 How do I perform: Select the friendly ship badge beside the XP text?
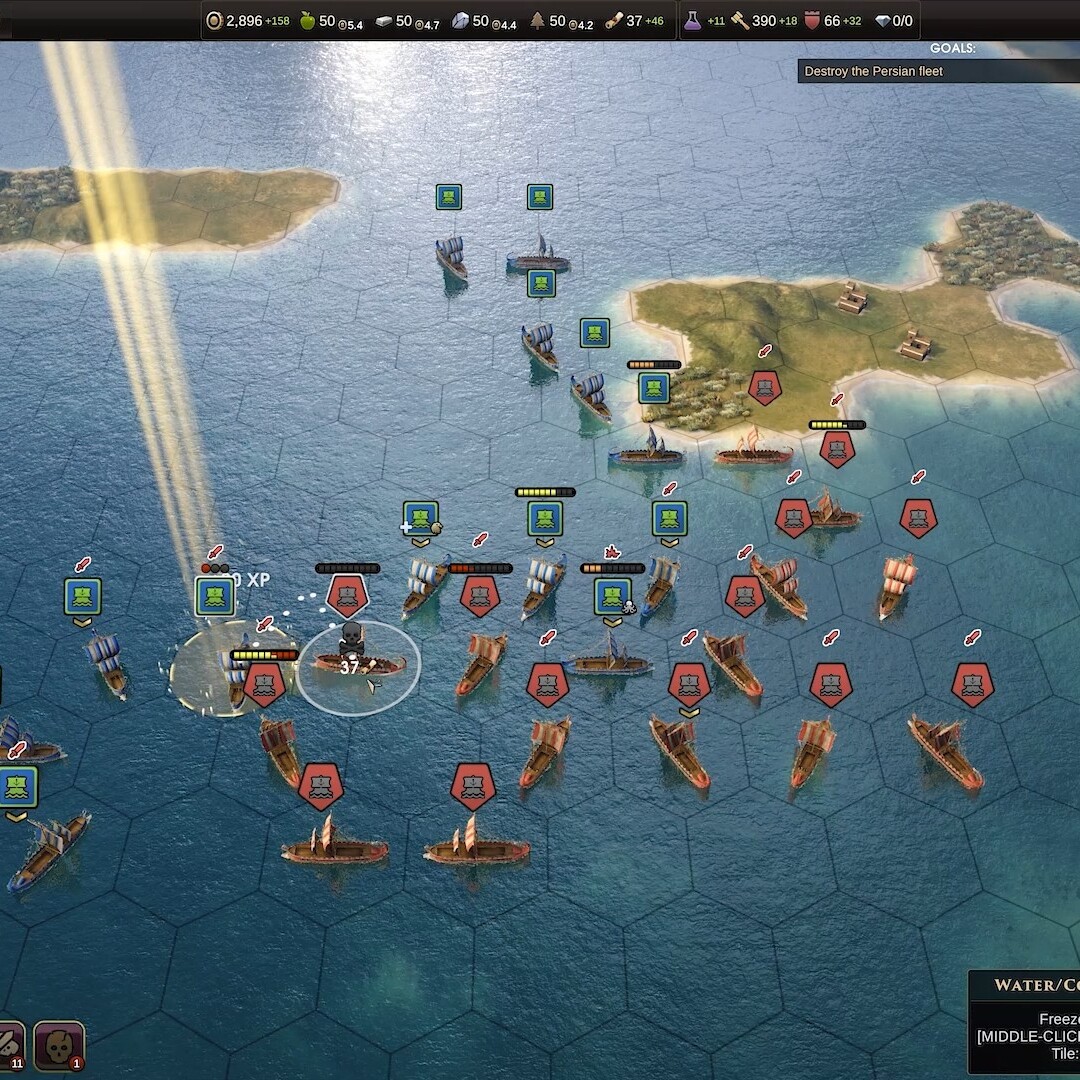215,596
